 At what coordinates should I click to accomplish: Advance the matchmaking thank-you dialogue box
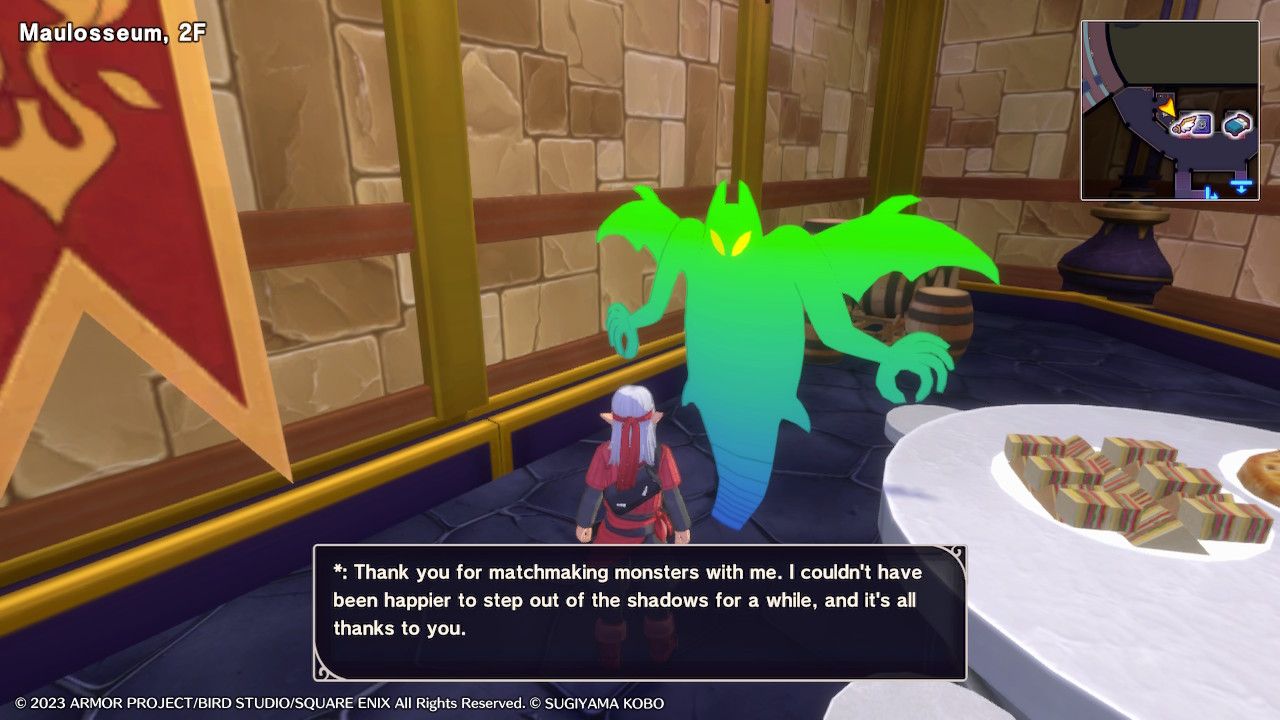pyautogui.click(x=640, y=600)
